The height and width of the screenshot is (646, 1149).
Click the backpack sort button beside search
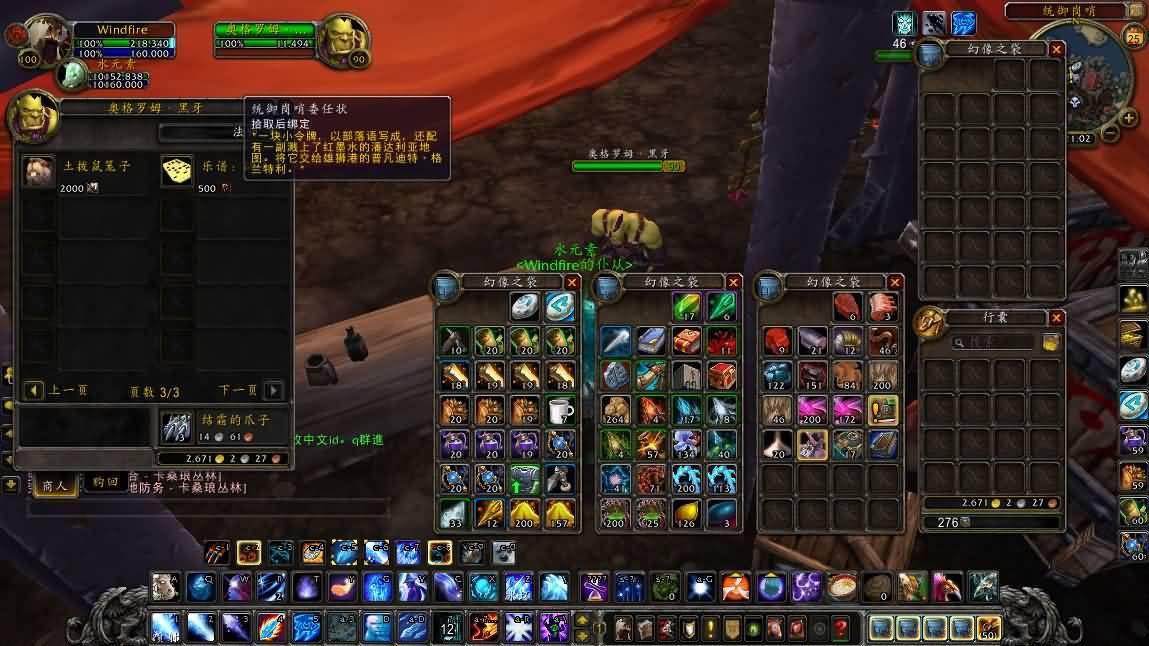pos(1051,342)
